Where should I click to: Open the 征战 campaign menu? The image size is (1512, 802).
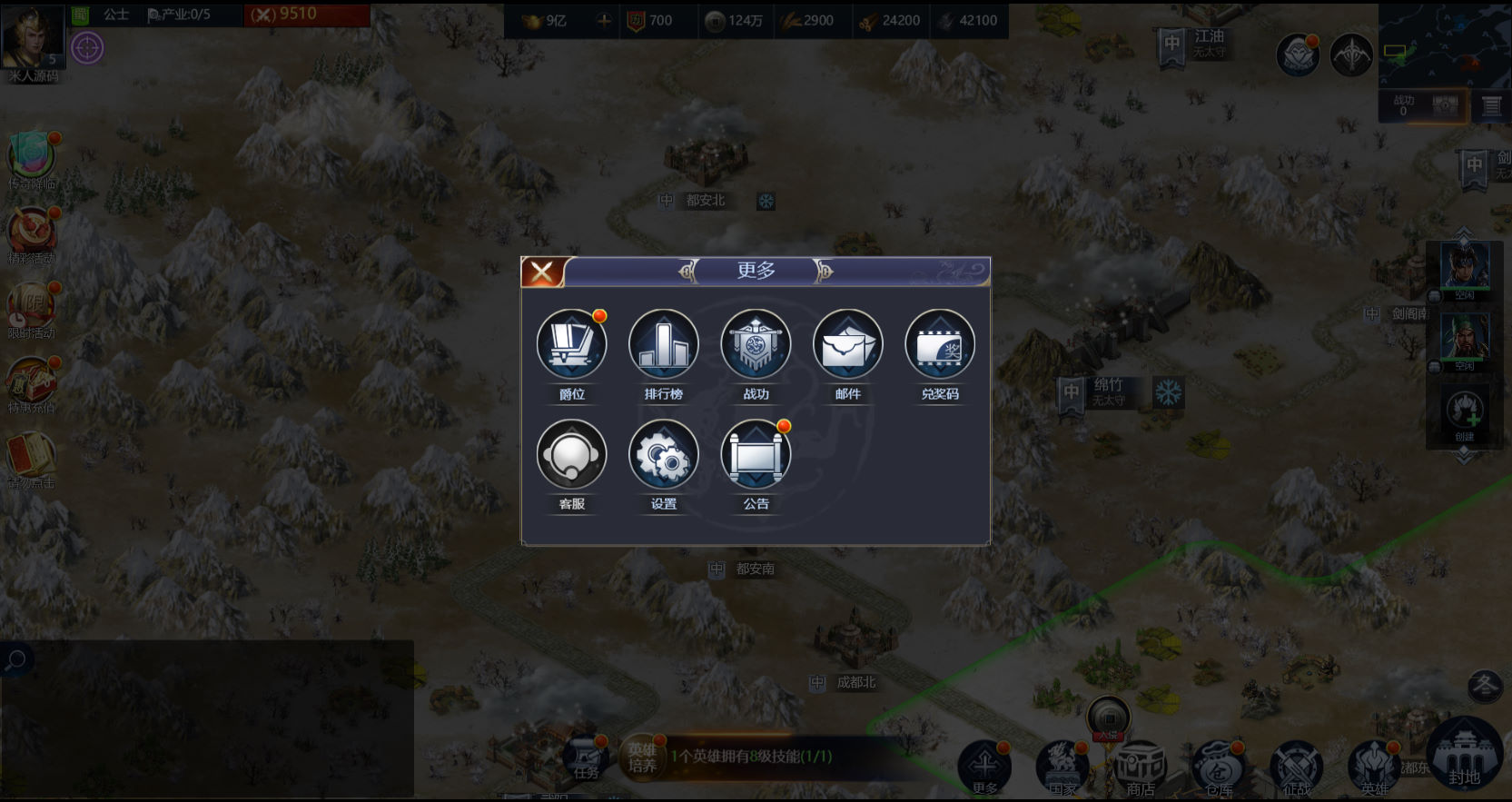coord(1297,767)
